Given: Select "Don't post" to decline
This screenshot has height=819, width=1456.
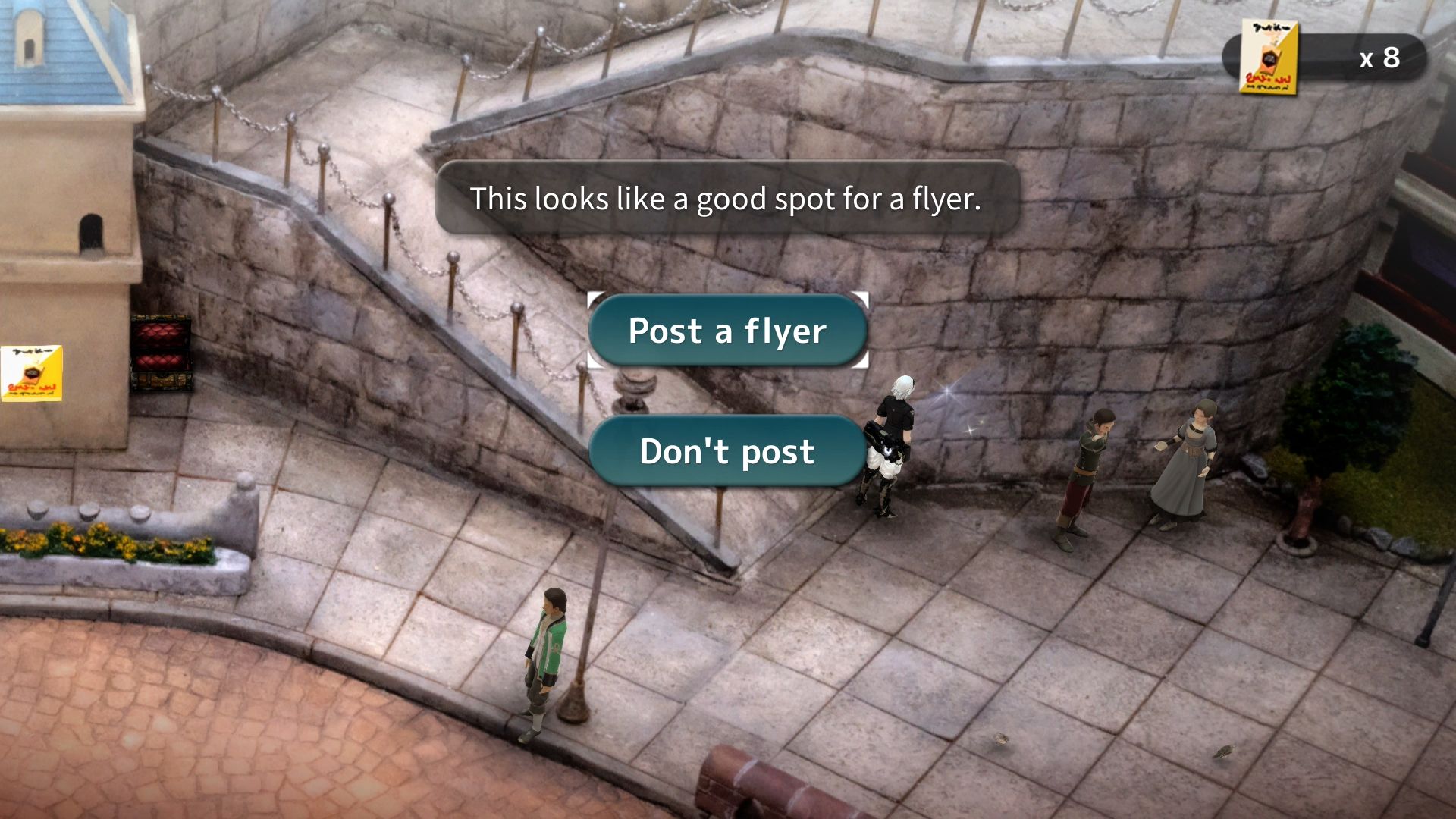Looking at the screenshot, I should click(x=727, y=451).
